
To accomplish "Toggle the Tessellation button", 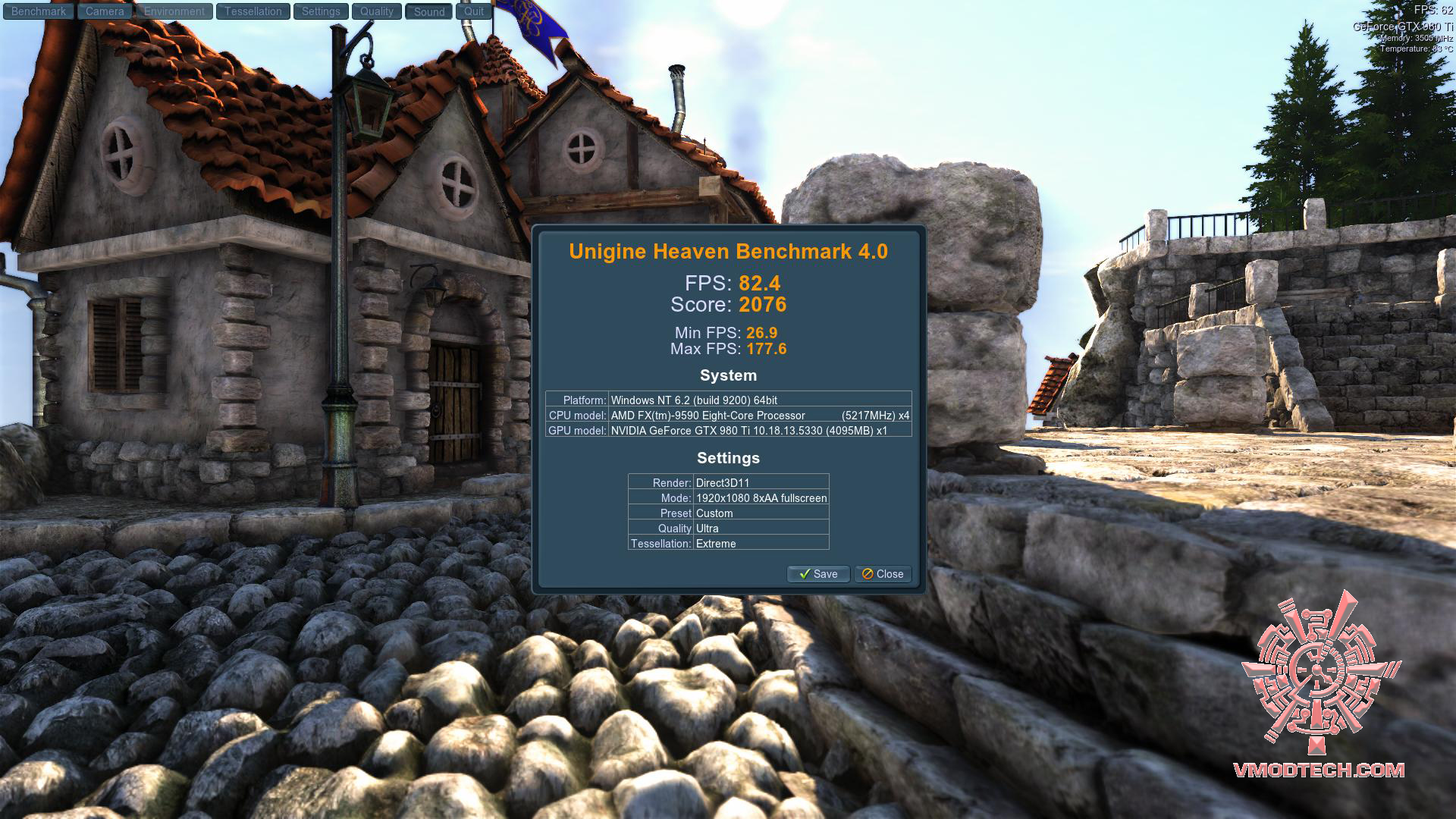I will click(x=253, y=11).
